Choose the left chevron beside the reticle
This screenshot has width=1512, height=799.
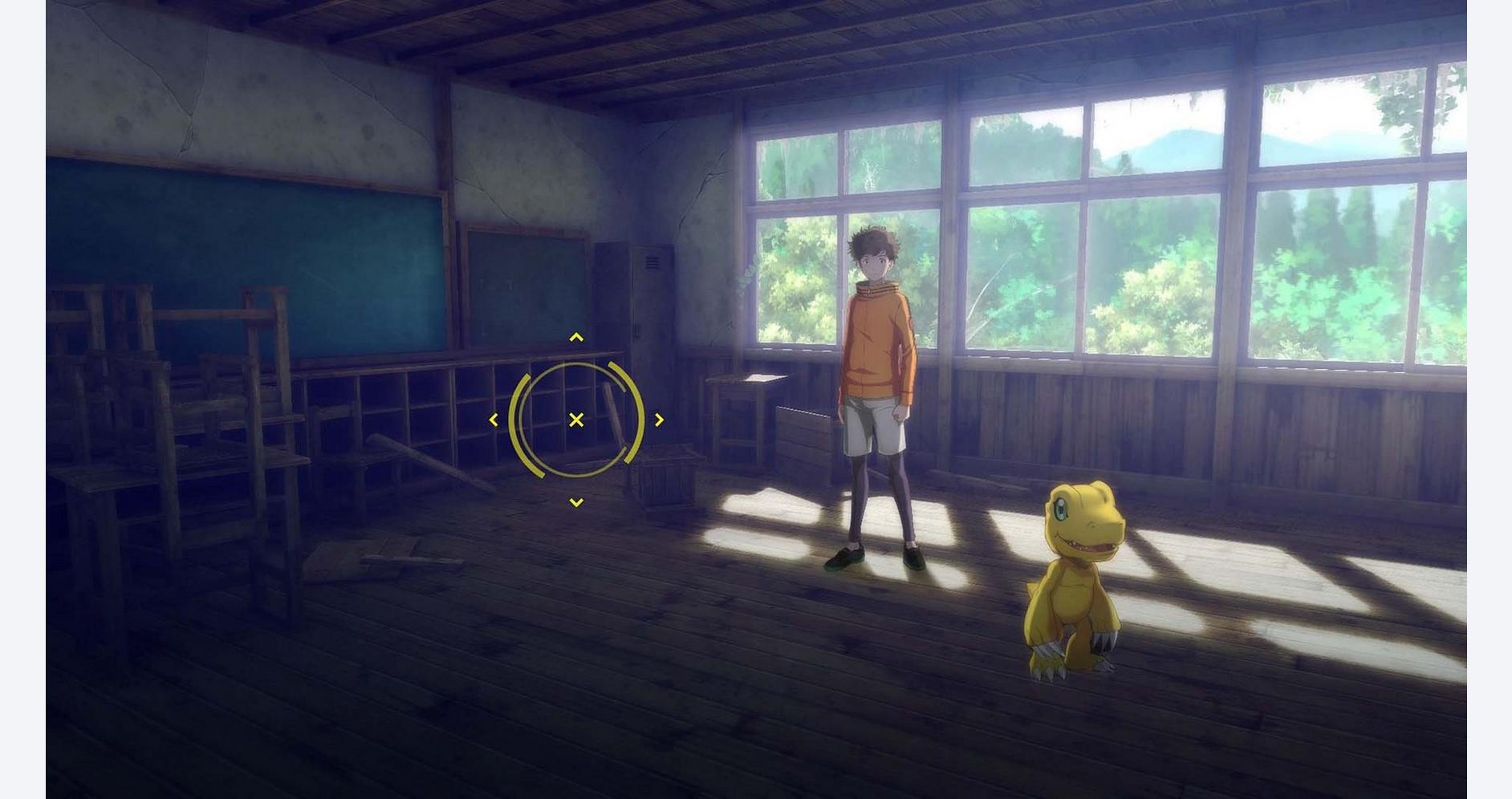click(494, 420)
